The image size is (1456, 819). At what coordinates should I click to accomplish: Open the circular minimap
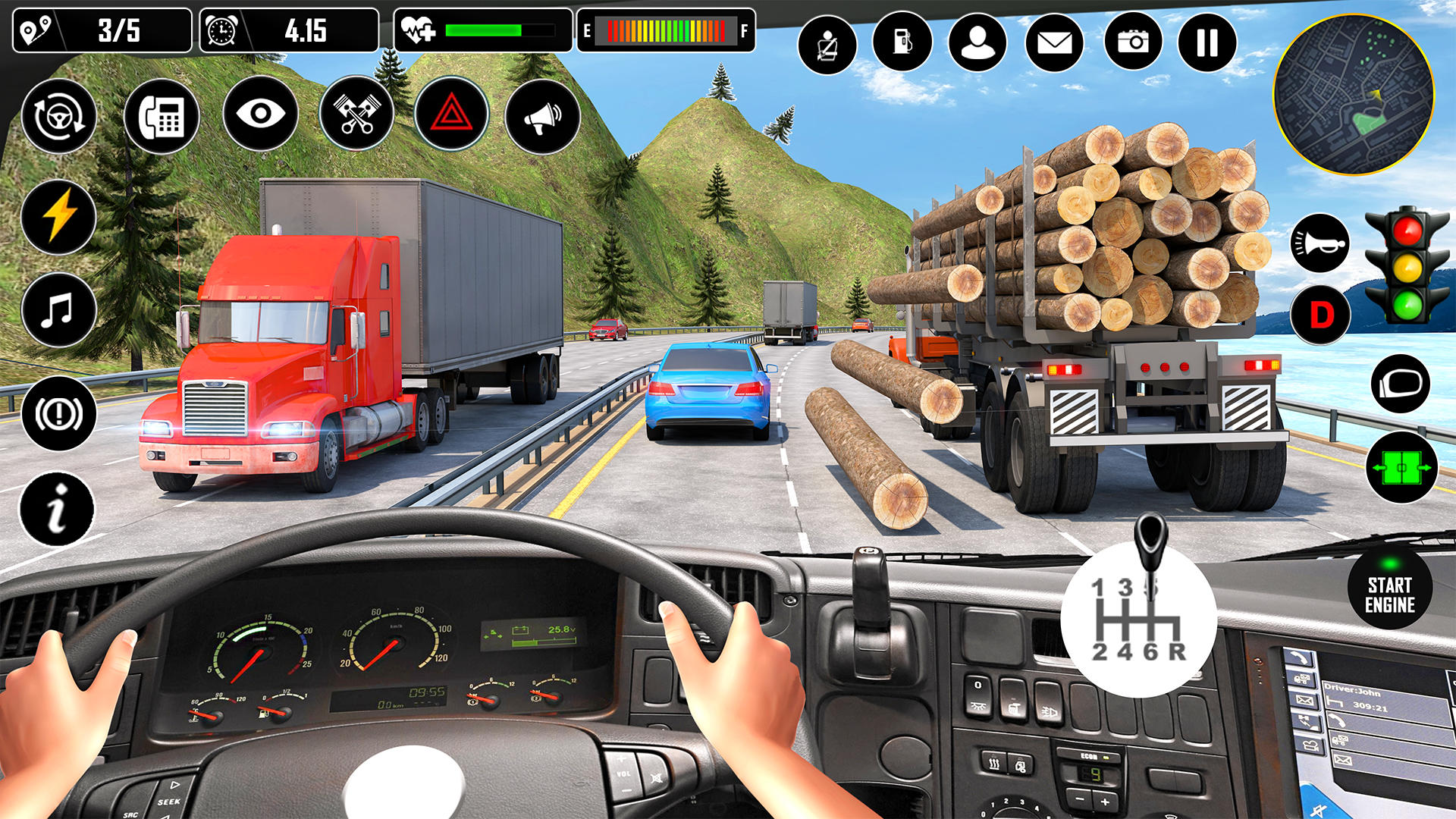[x=1354, y=96]
